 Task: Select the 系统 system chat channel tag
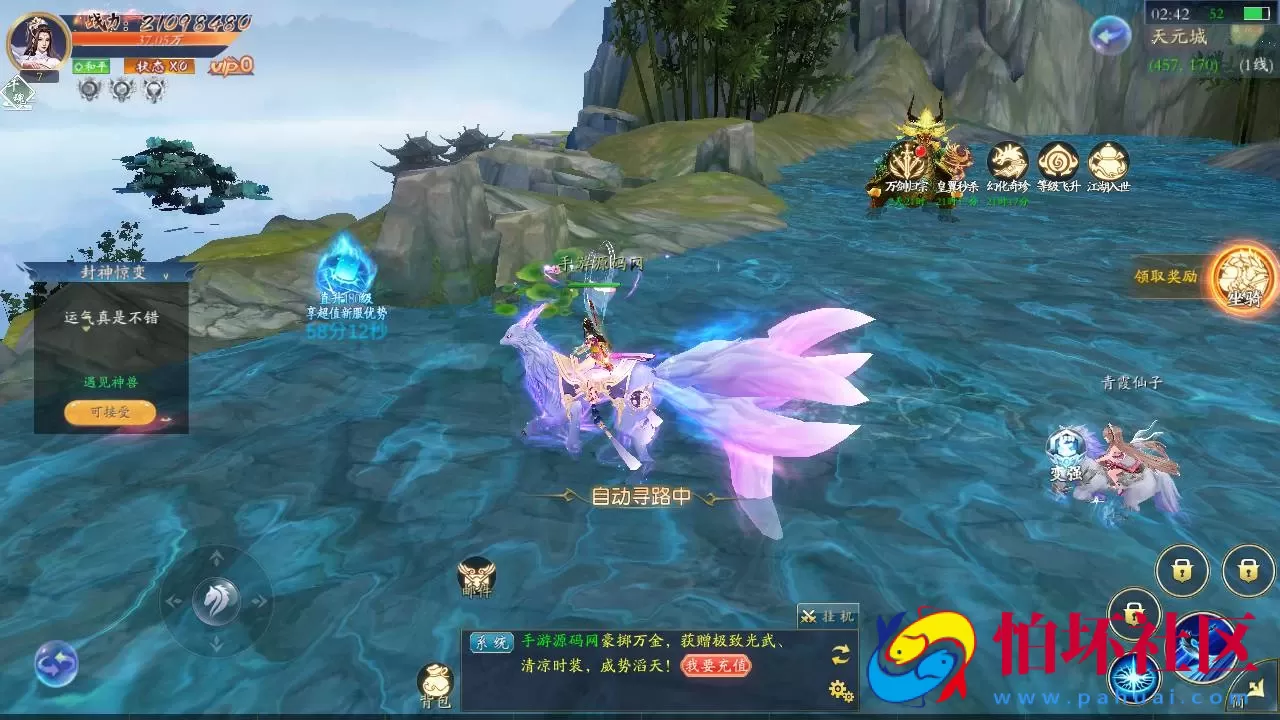tap(491, 642)
